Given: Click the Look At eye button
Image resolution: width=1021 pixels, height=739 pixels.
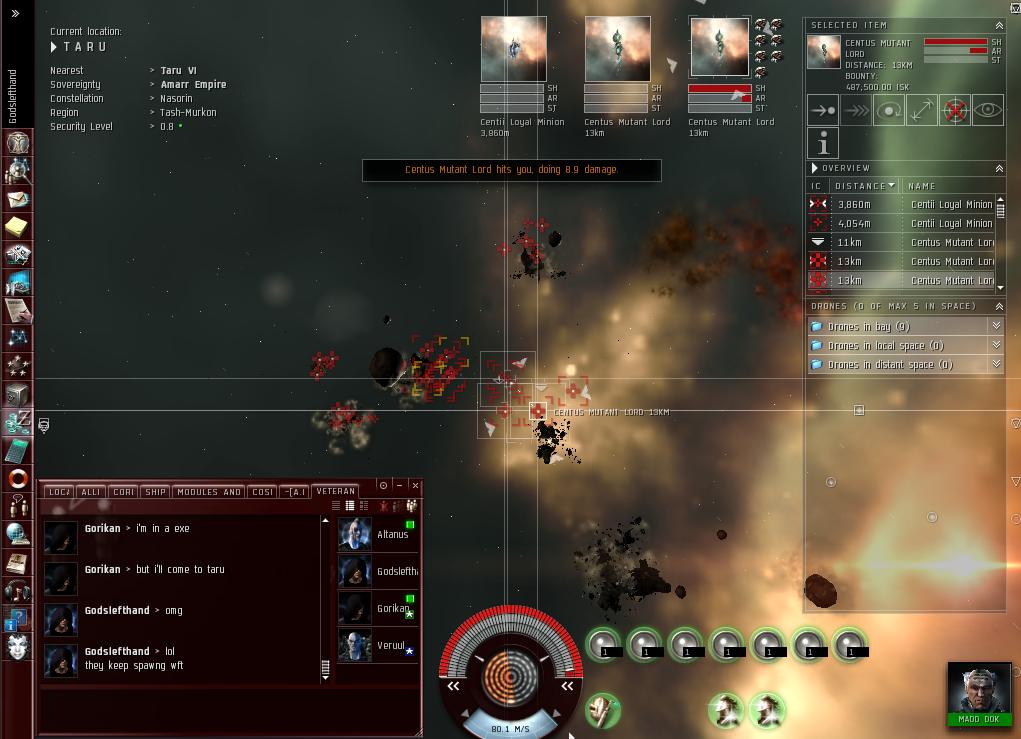Looking at the screenshot, I should pyautogui.click(x=988, y=111).
